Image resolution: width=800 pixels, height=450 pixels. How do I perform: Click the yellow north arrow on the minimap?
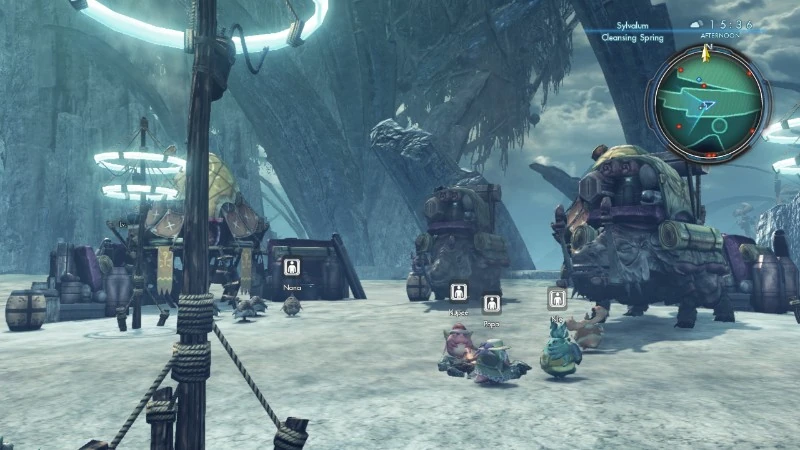tap(707, 46)
